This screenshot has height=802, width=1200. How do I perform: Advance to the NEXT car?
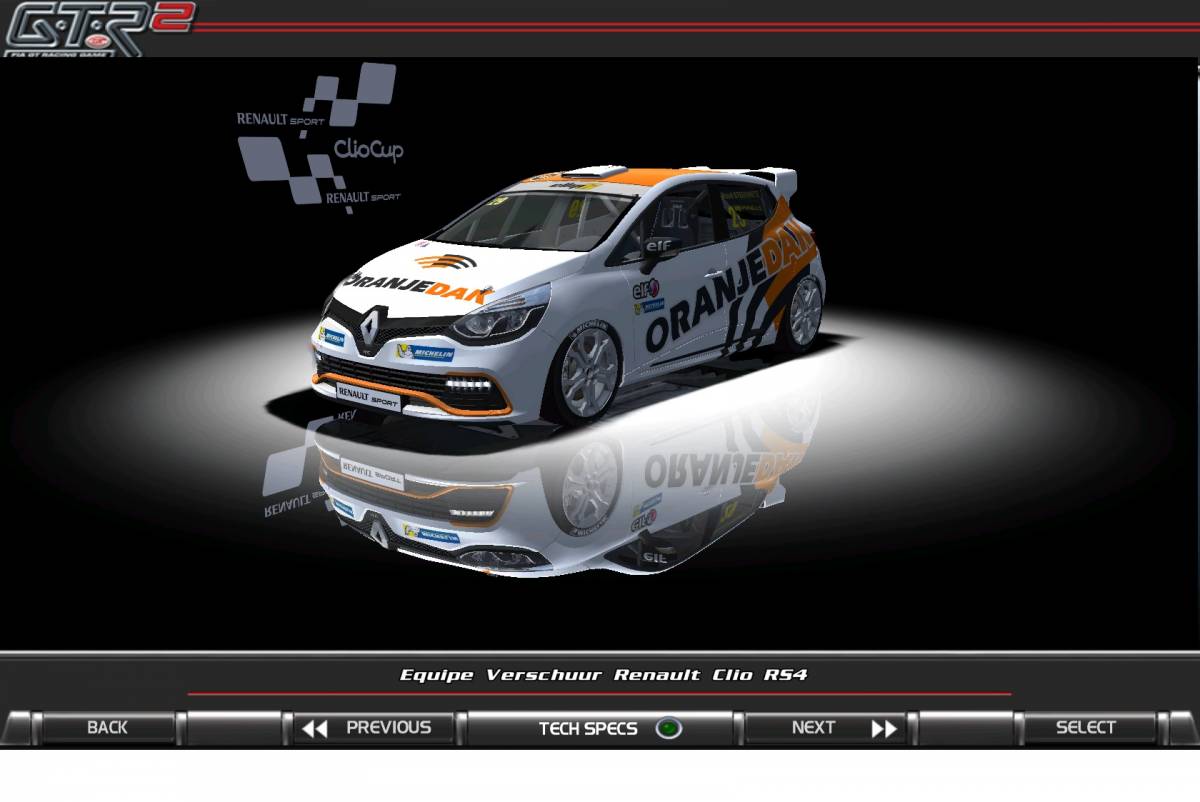coord(830,728)
